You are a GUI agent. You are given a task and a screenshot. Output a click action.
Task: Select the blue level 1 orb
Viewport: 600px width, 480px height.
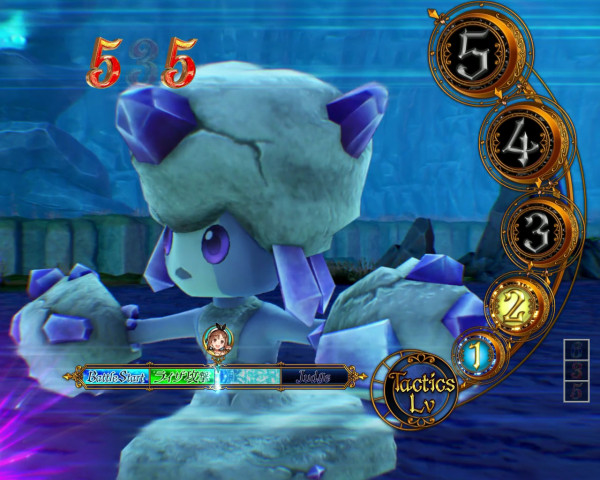[479, 352]
